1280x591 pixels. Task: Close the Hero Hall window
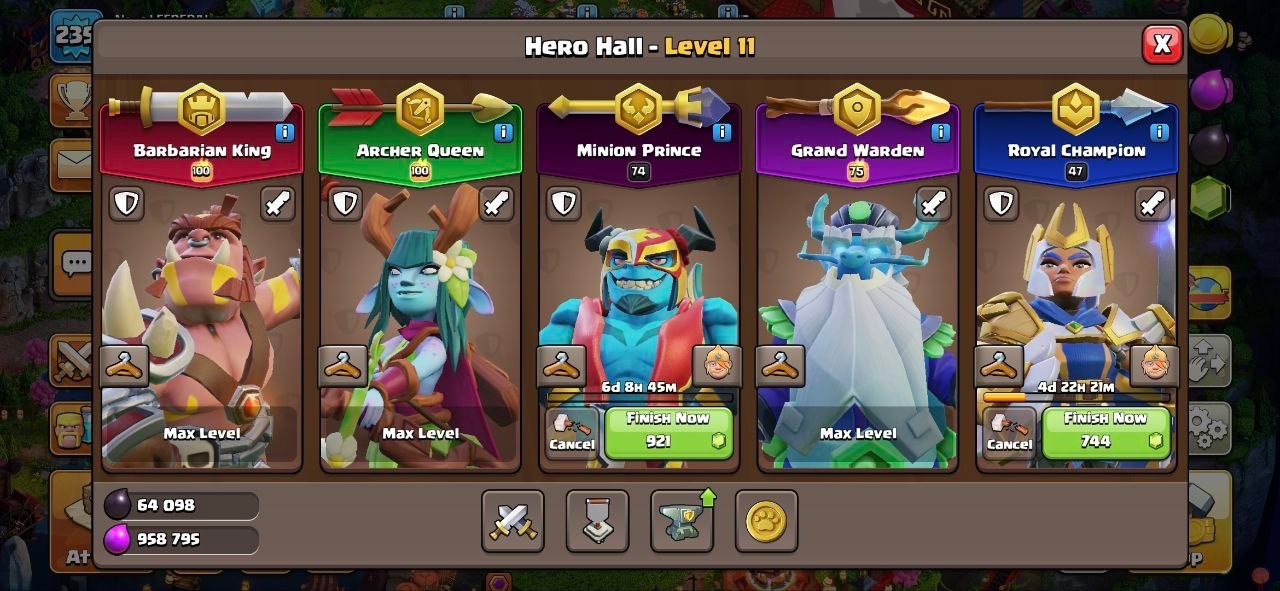coord(1162,44)
